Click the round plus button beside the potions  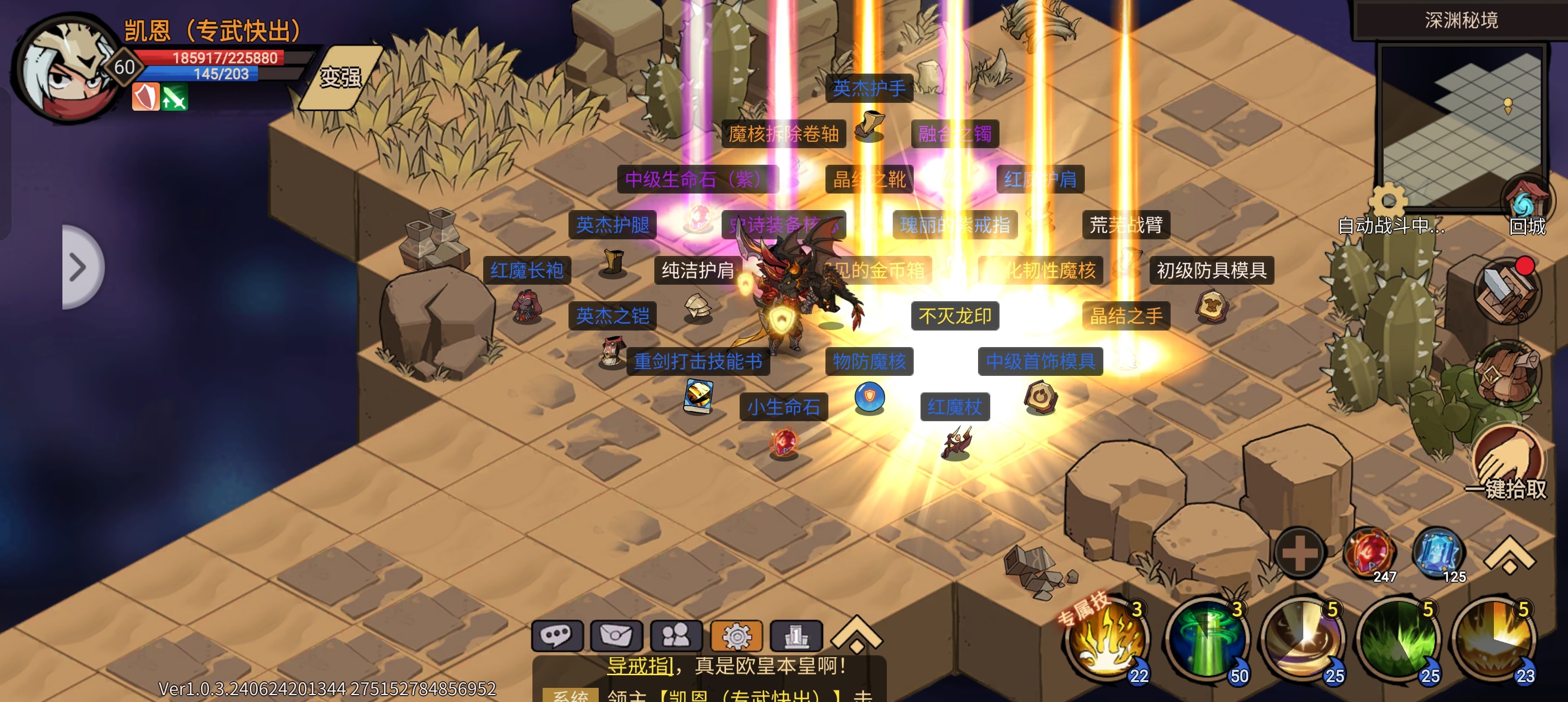(x=1299, y=552)
